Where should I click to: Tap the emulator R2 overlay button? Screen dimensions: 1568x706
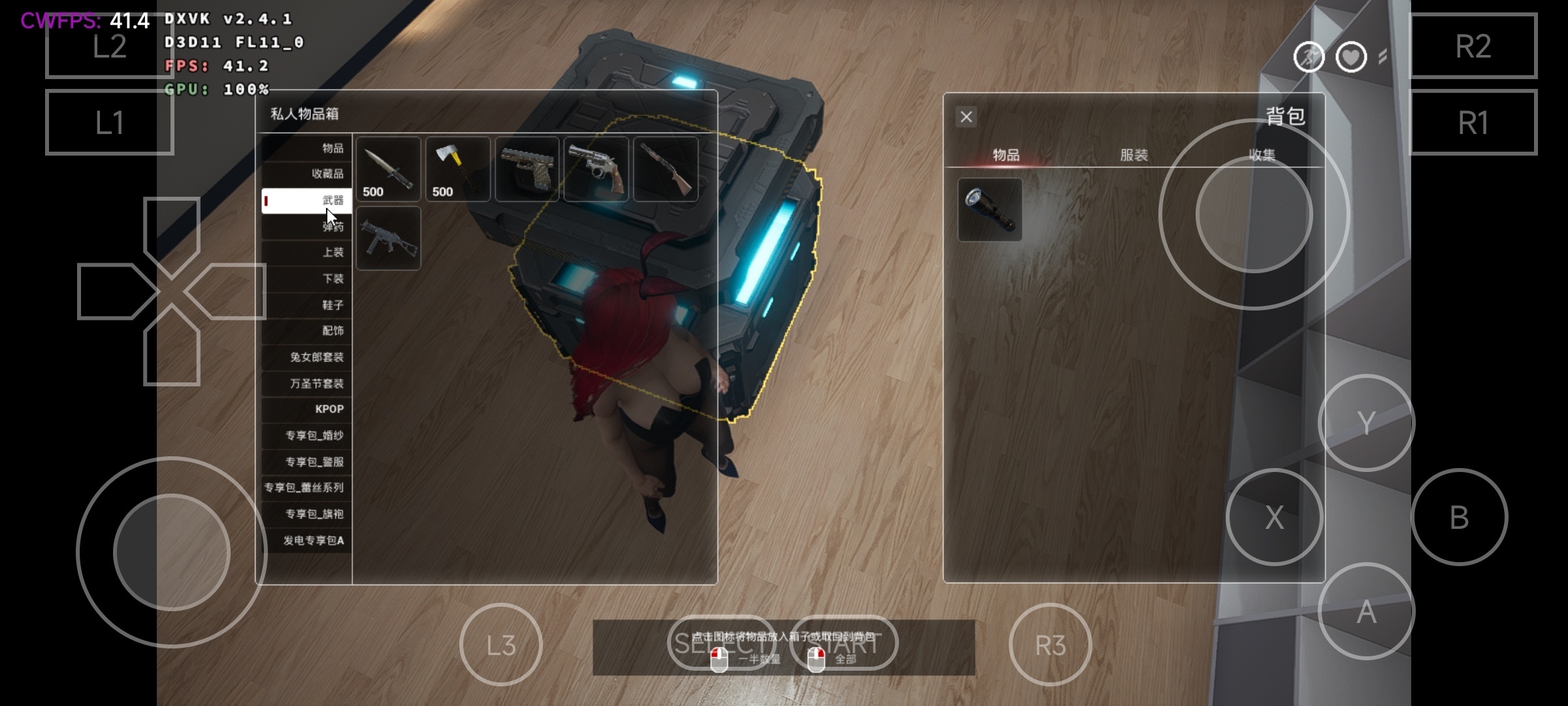tap(1473, 46)
